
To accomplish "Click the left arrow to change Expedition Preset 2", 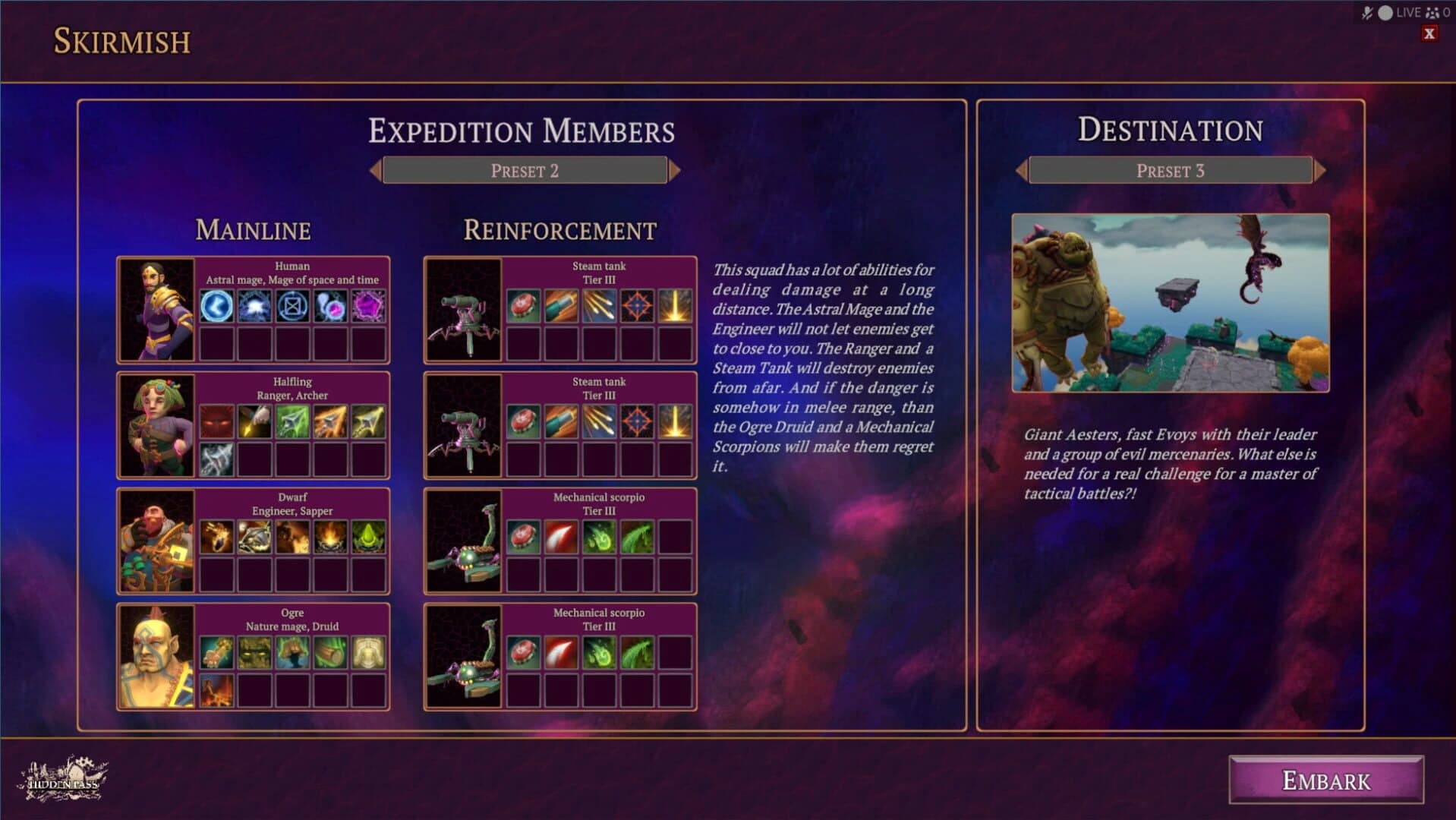I will pos(377,170).
